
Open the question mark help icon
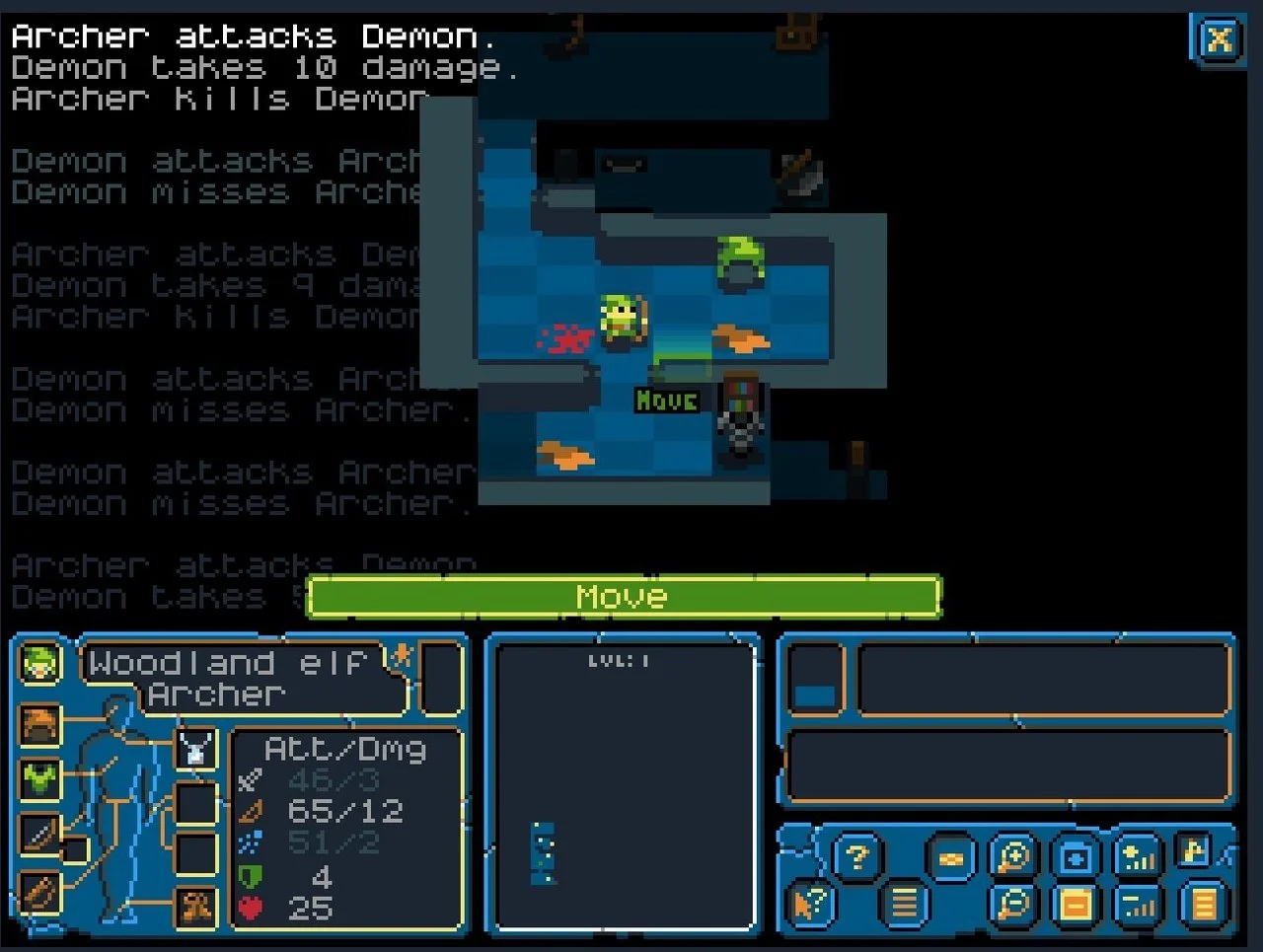pyautogui.click(x=857, y=854)
